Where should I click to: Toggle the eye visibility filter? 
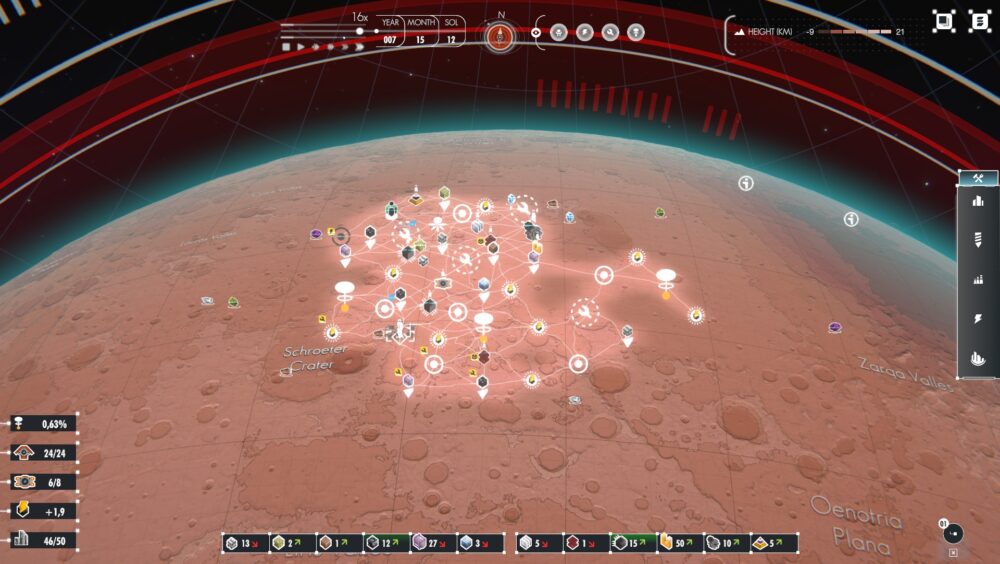coord(537,32)
